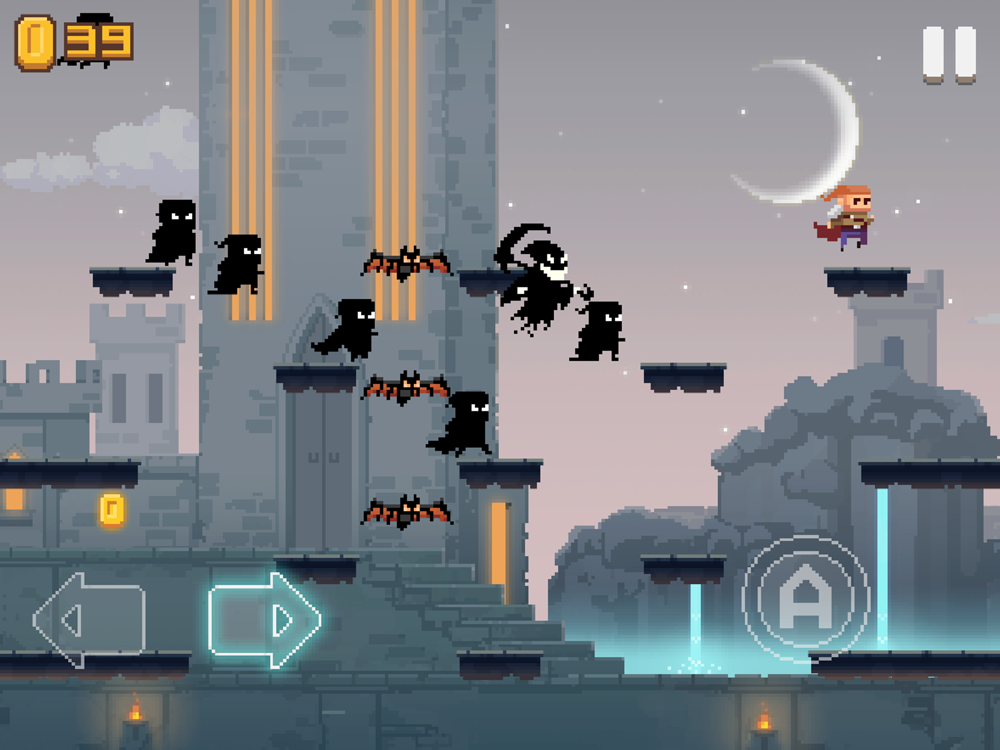The height and width of the screenshot is (750, 1000).
Task: Tap the left arrow move button
Action: point(88,619)
